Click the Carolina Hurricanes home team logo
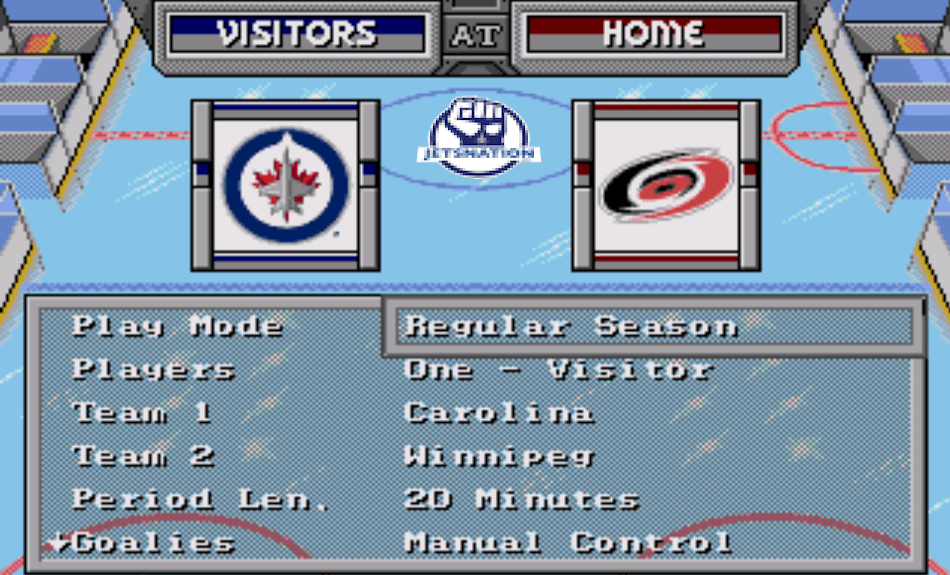 [665, 185]
